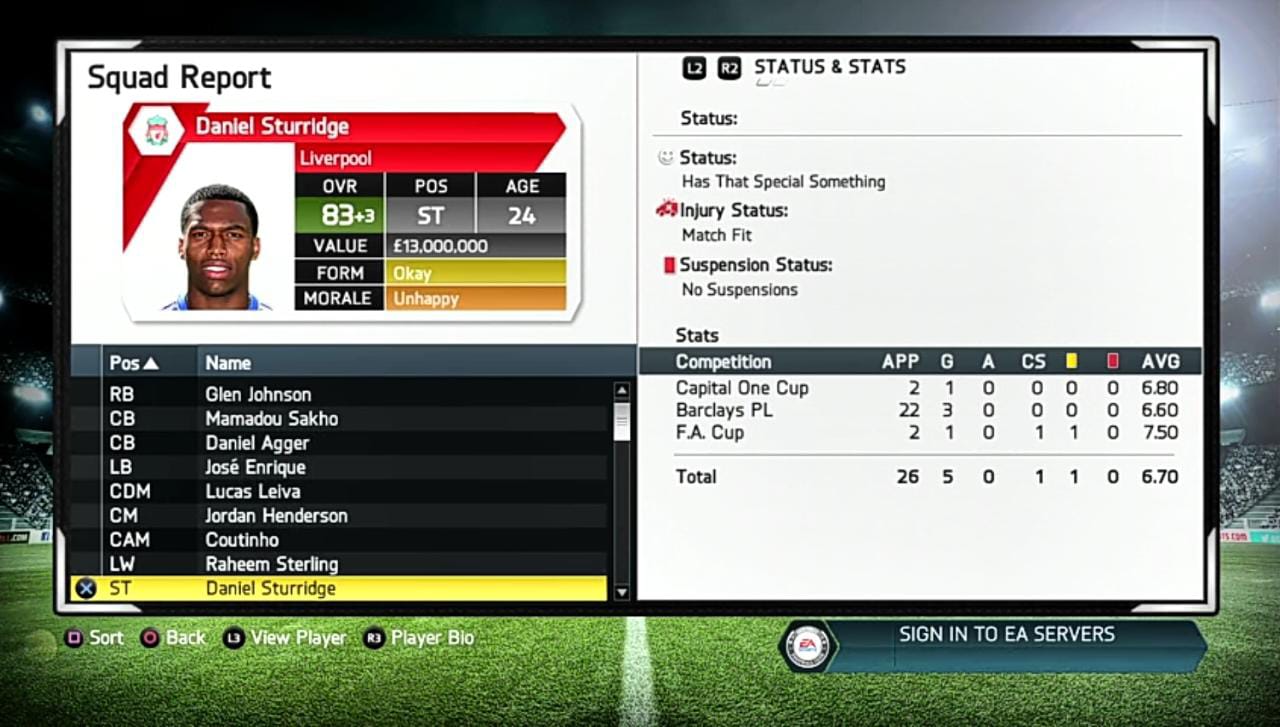The width and height of the screenshot is (1280, 727).
Task: Click the EA Sports logo
Action: pyautogui.click(x=806, y=645)
